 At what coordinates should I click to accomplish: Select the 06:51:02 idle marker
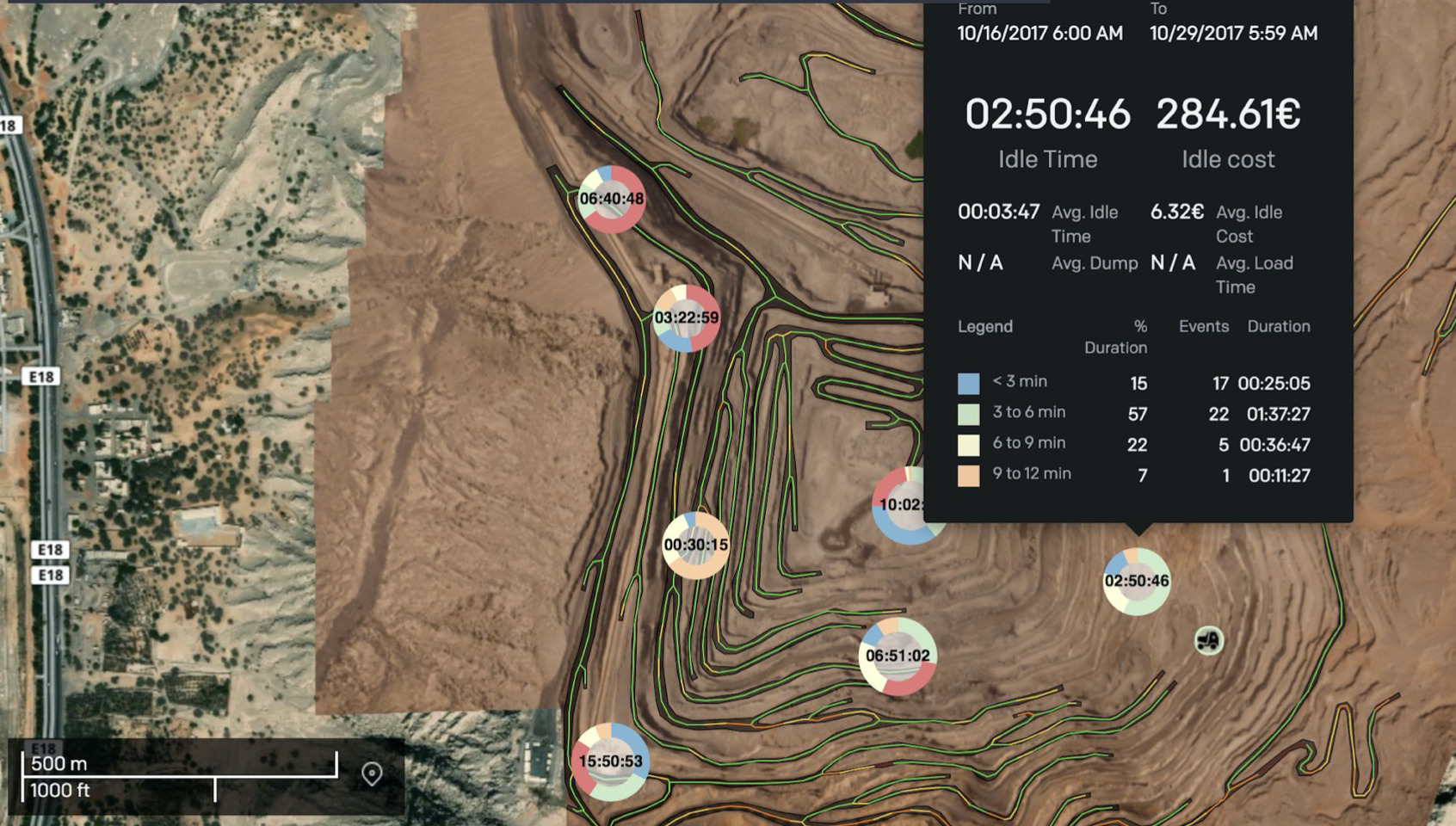click(x=898, y=656)
